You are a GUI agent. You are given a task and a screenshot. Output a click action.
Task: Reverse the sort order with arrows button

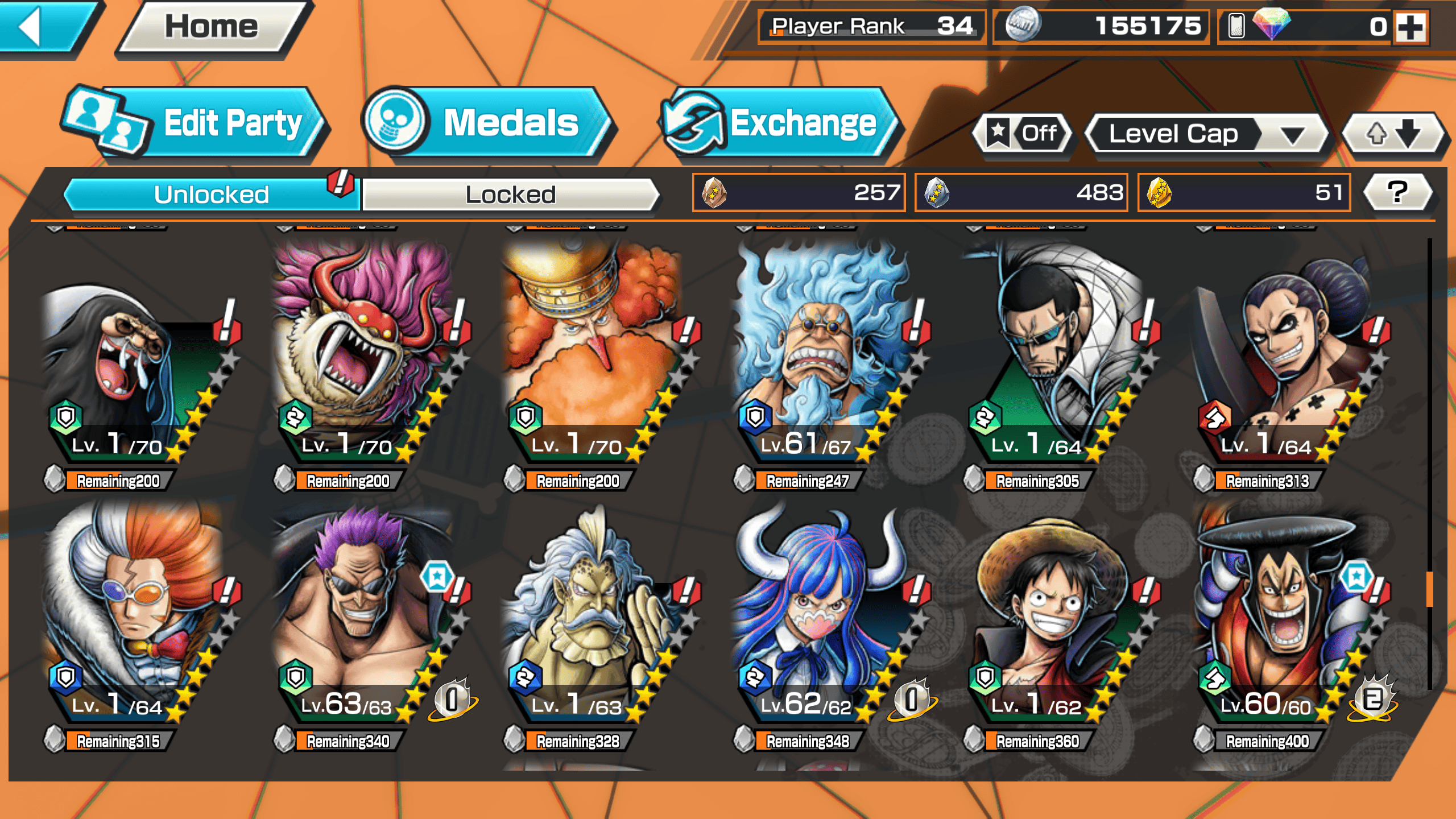point(1392,134)
